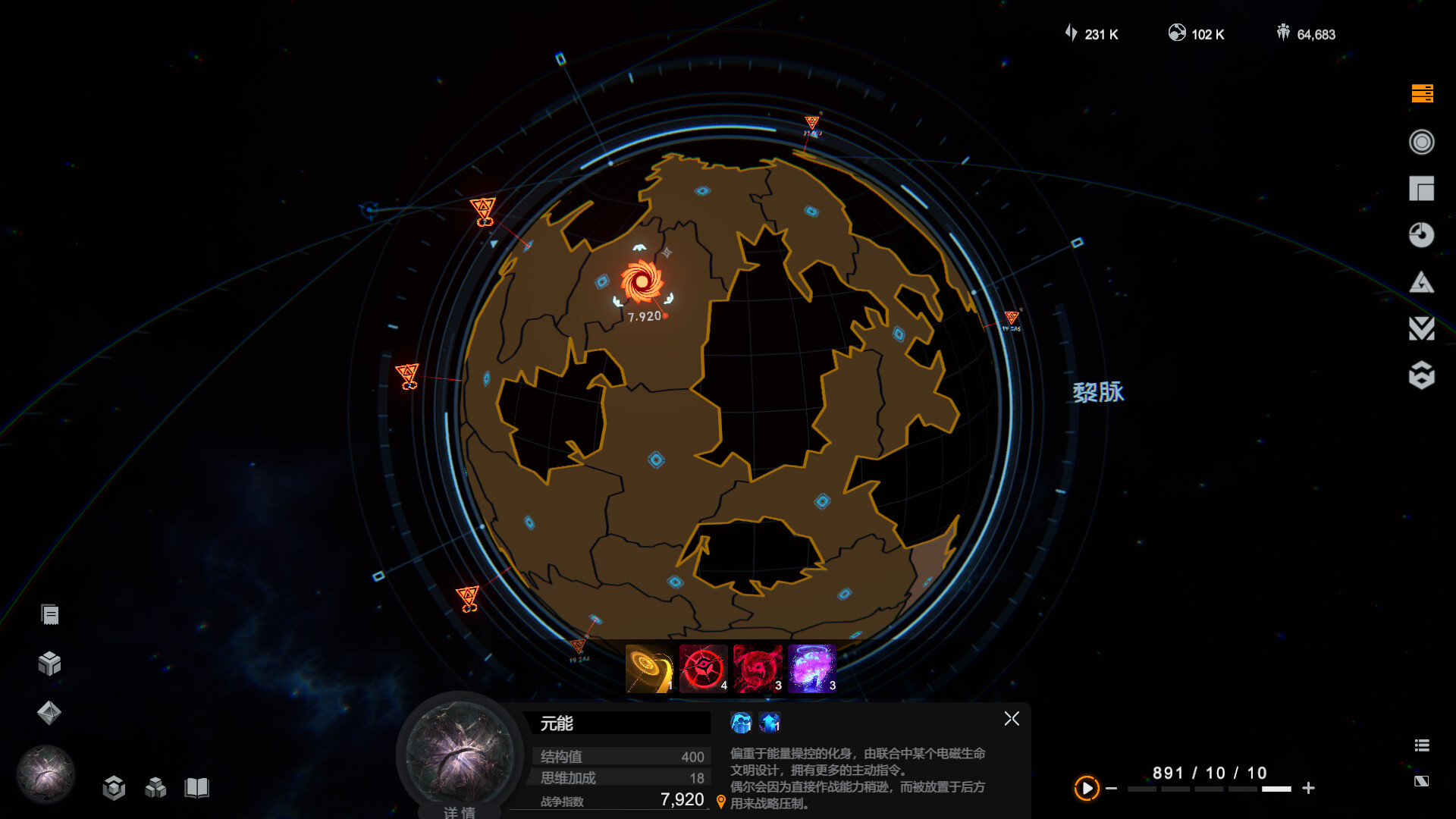Screen dimensions: 1456x819
Task: Click the pie chart icon in the right sidebar
Action: coord(1422,236)
